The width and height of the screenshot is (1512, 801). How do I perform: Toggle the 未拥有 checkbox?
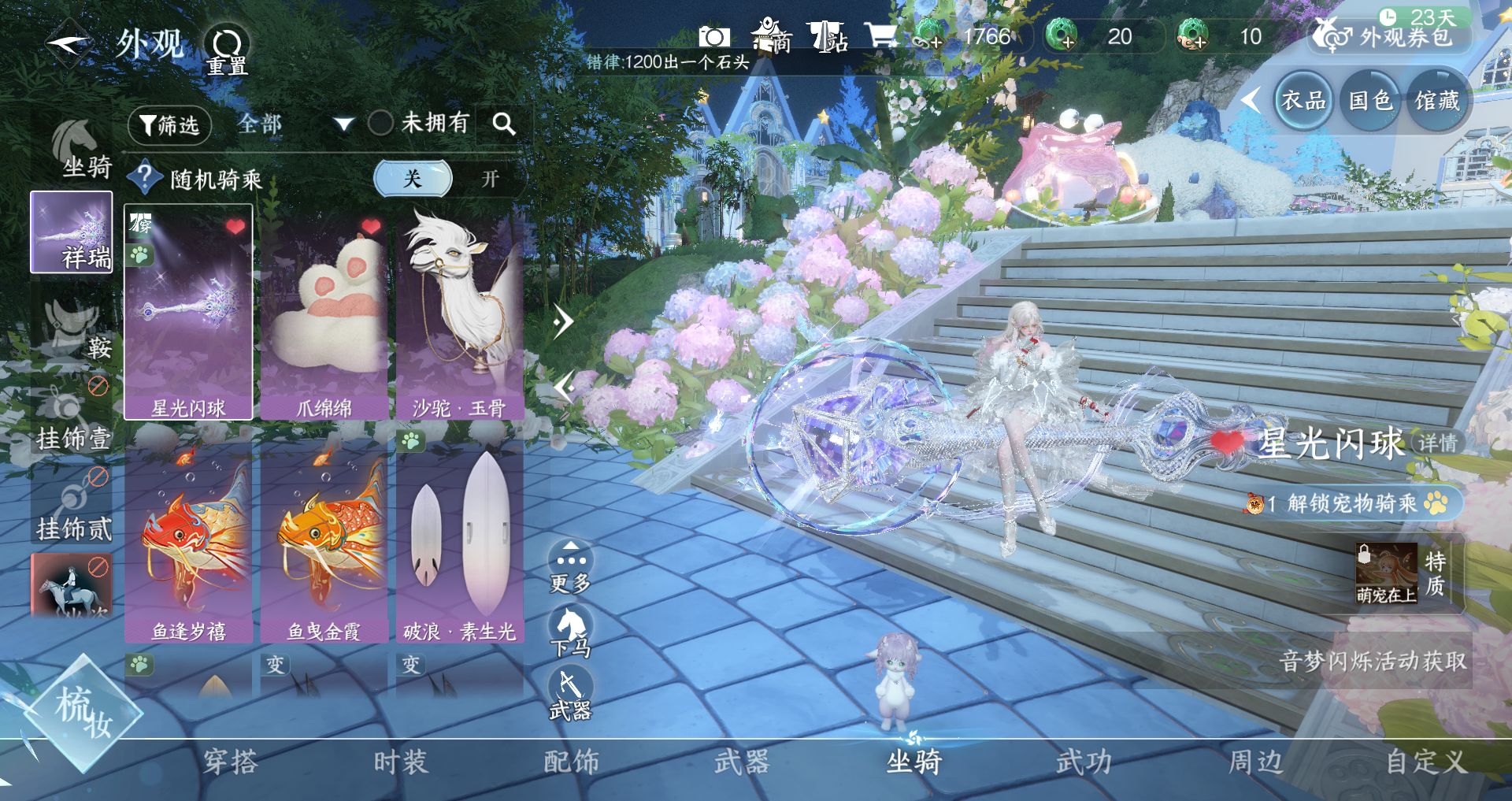point(380,123)
